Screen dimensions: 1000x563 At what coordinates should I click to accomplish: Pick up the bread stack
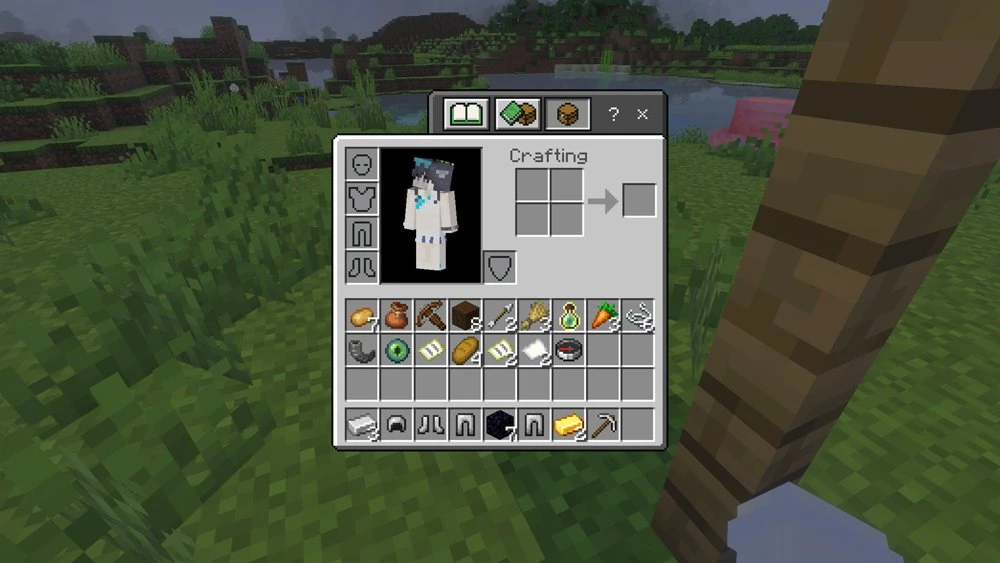tap(465, 351)
